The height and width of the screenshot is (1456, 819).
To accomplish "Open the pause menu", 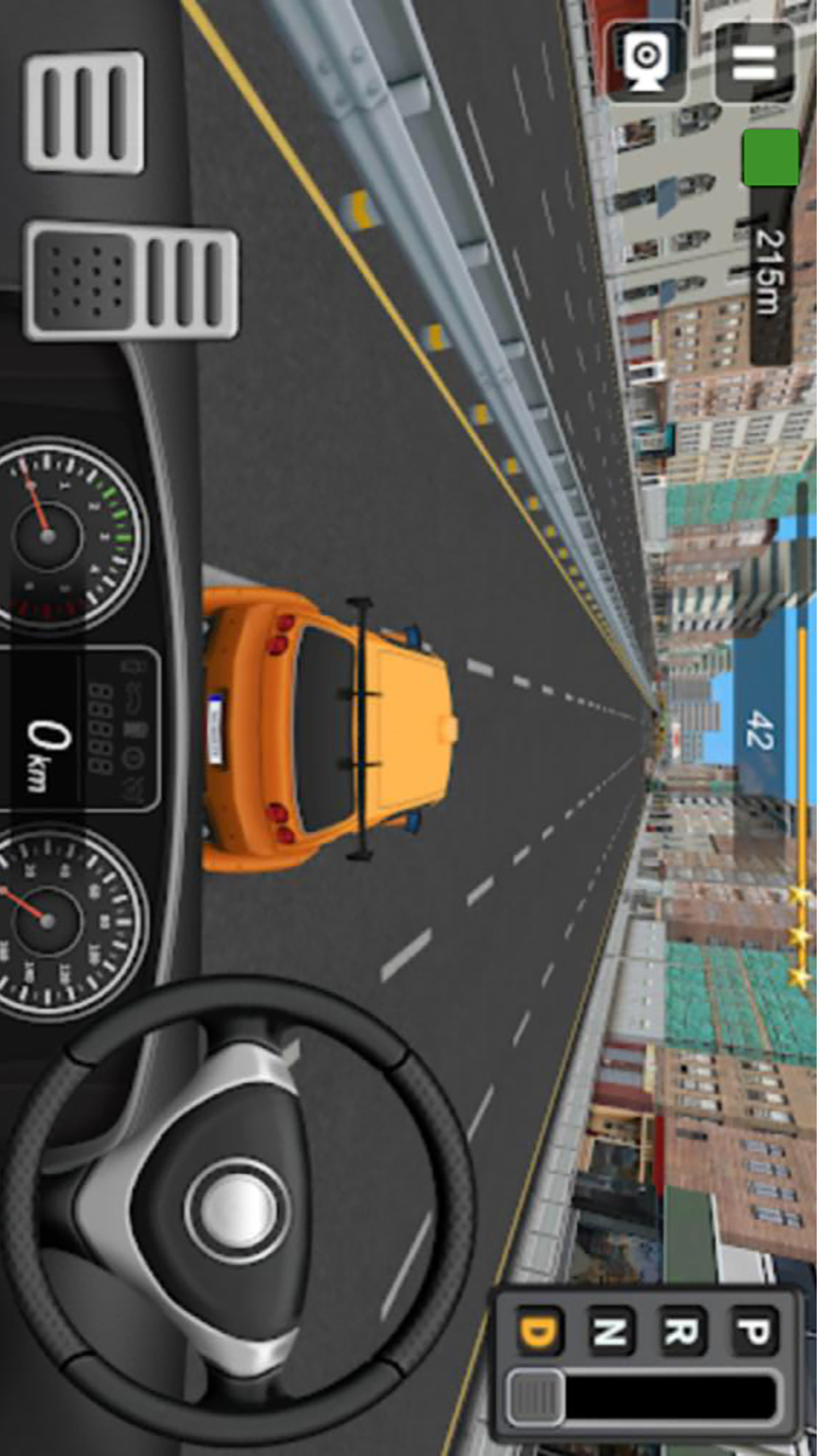I will pyautogui.click(x=754, y=61).
